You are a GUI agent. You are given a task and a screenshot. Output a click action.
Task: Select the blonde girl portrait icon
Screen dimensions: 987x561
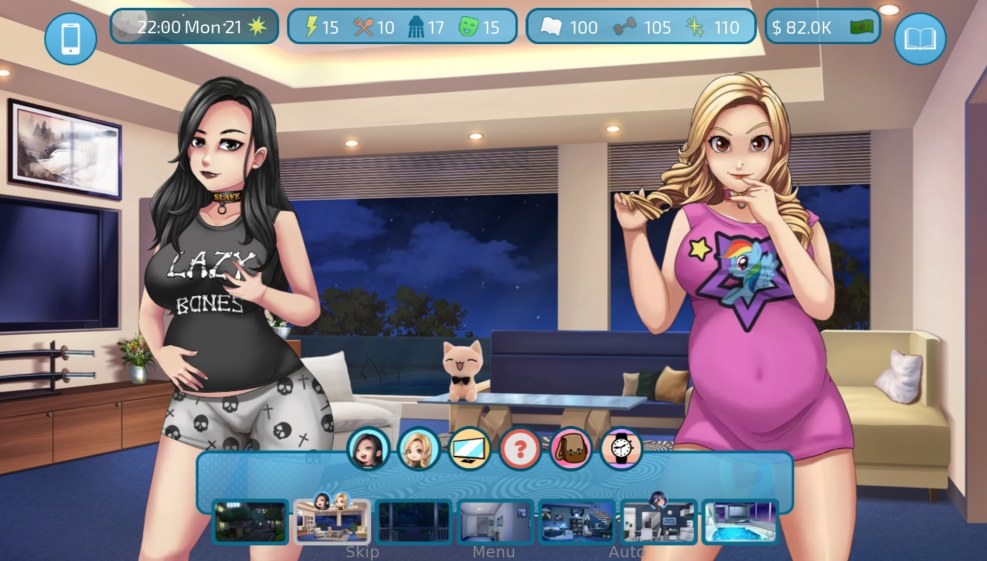[x=418, y=449]
